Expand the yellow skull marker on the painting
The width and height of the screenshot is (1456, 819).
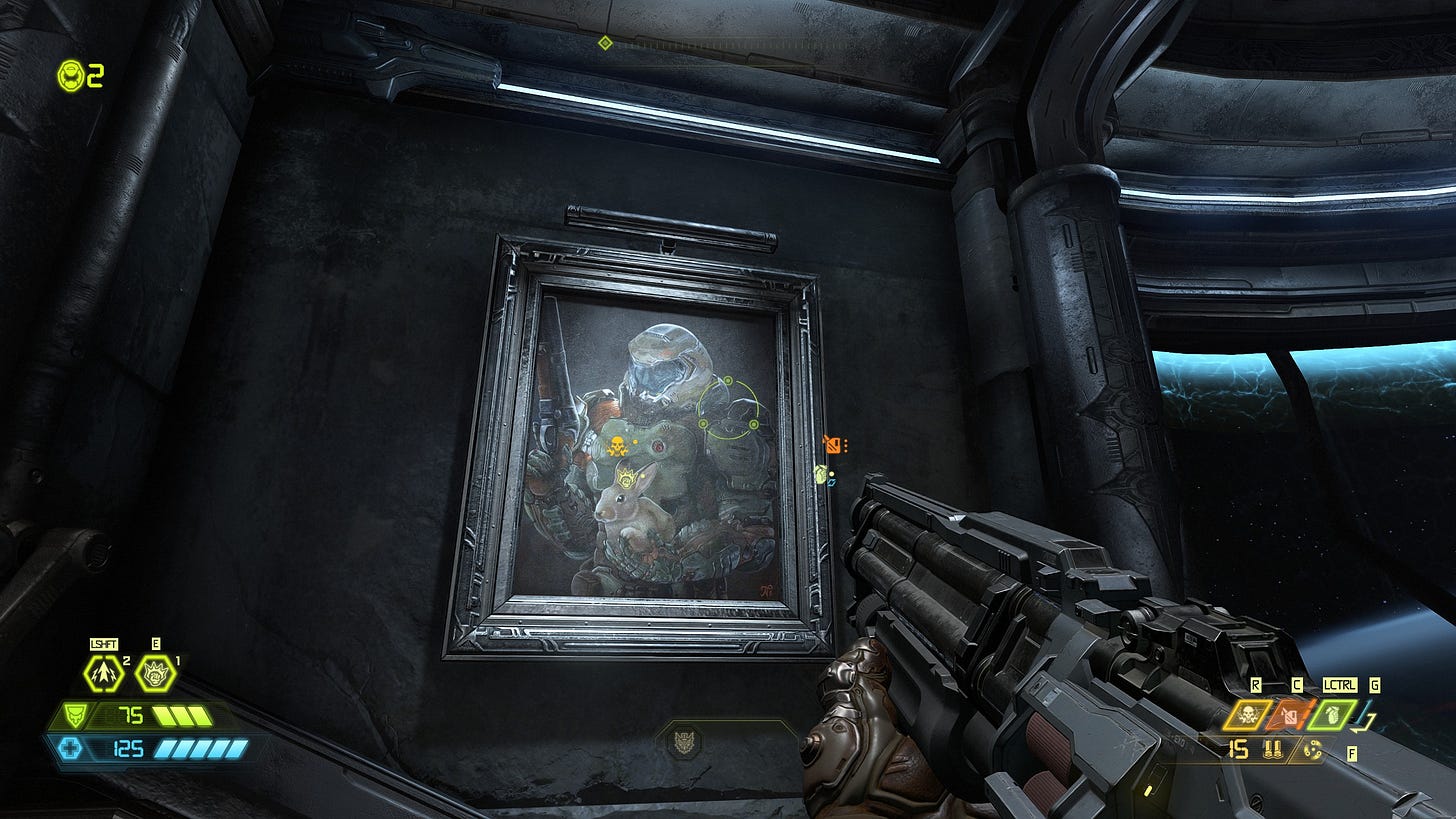pos(618,445)
